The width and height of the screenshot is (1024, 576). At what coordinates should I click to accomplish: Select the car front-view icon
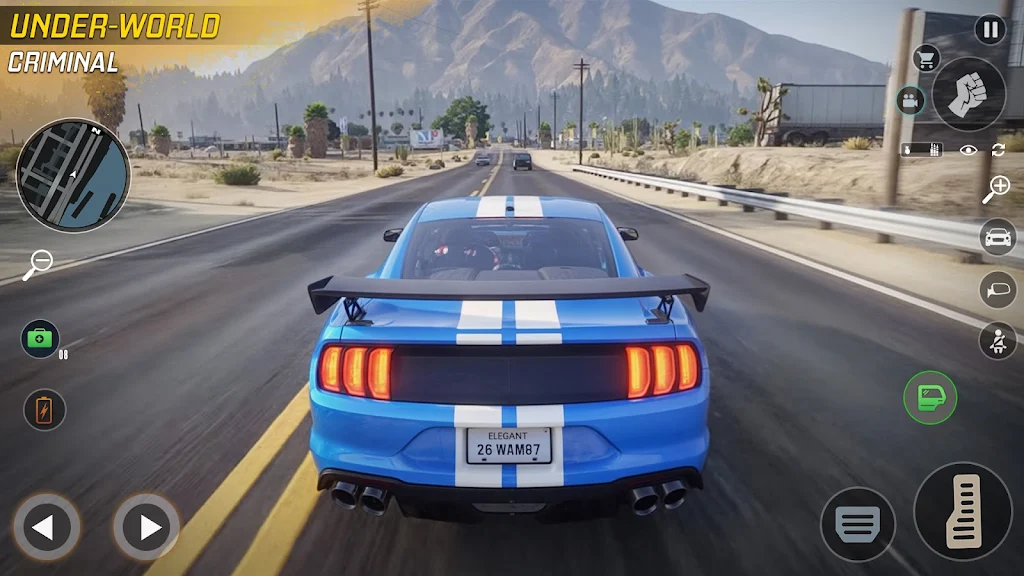pyautogui.click(x=997, y=238)
